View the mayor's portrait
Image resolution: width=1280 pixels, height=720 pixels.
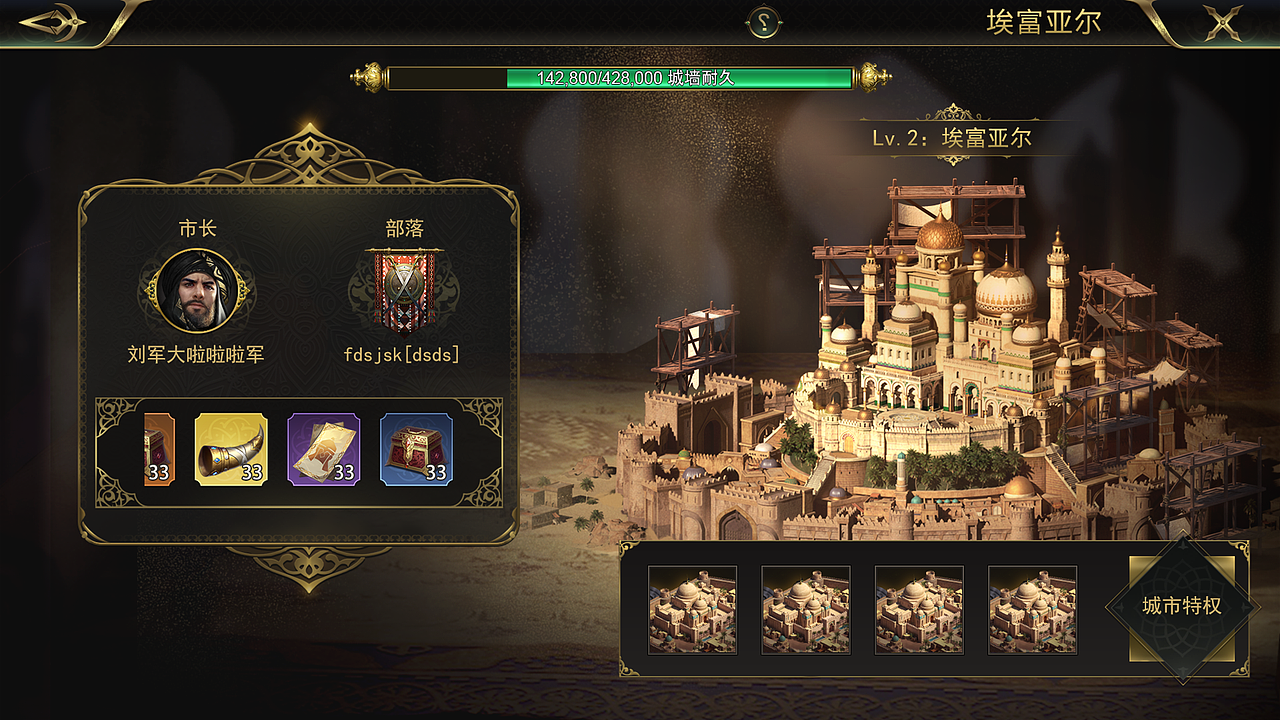click(198, 291)
